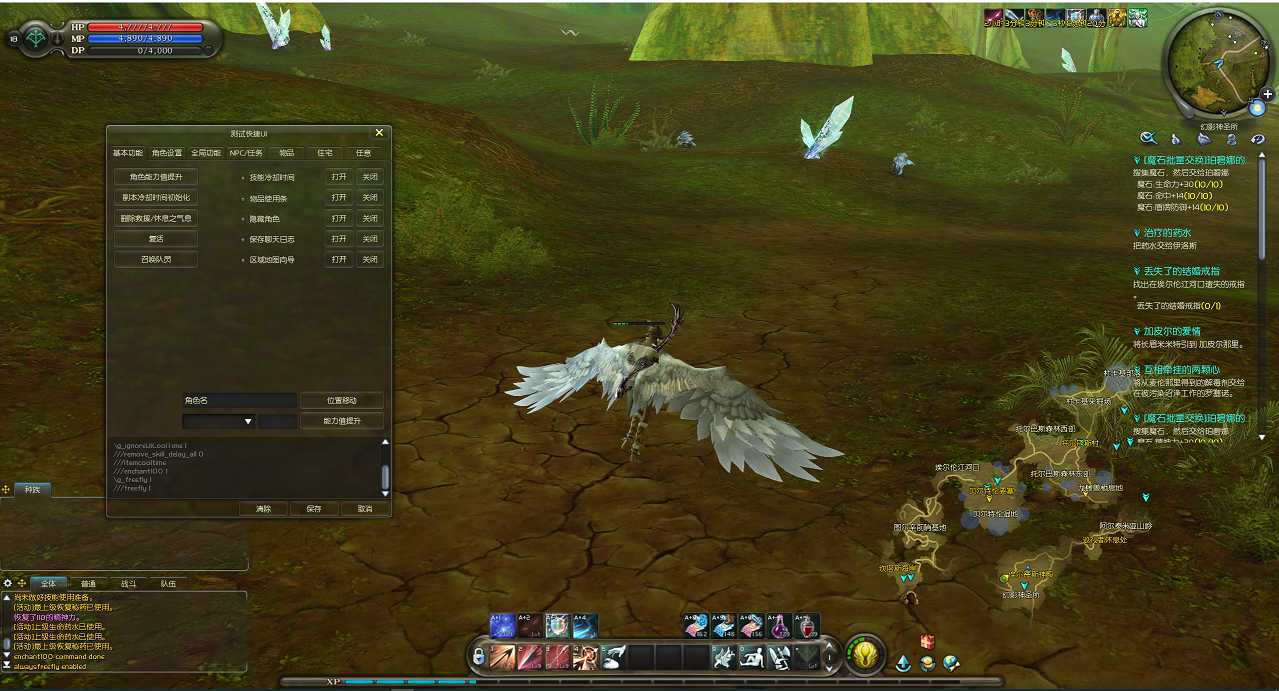Activate the arrow skill in slot 1

(x=503, y=656)
